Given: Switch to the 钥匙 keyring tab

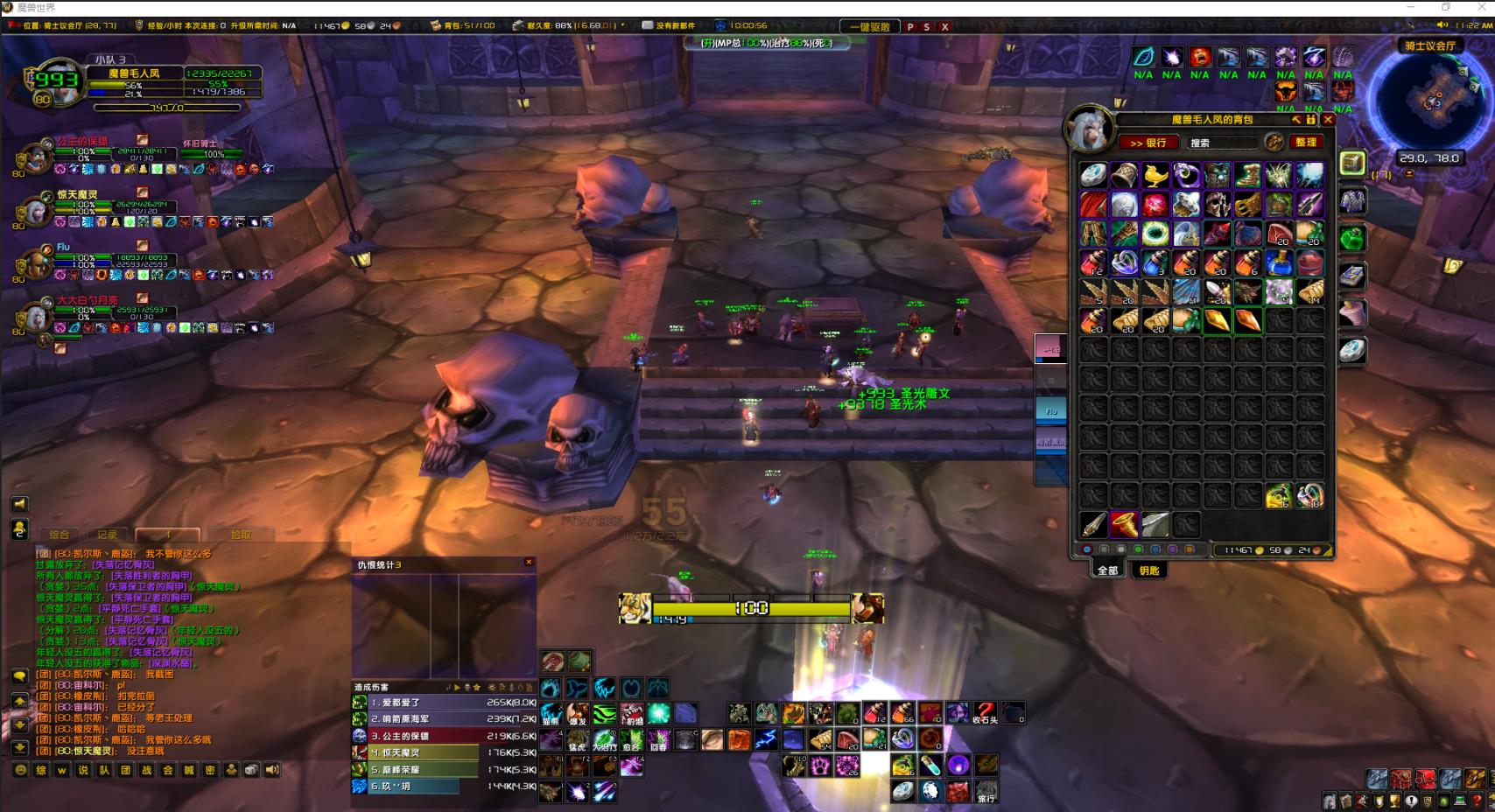Looking at the screenshot, I should pos(1149,570).
